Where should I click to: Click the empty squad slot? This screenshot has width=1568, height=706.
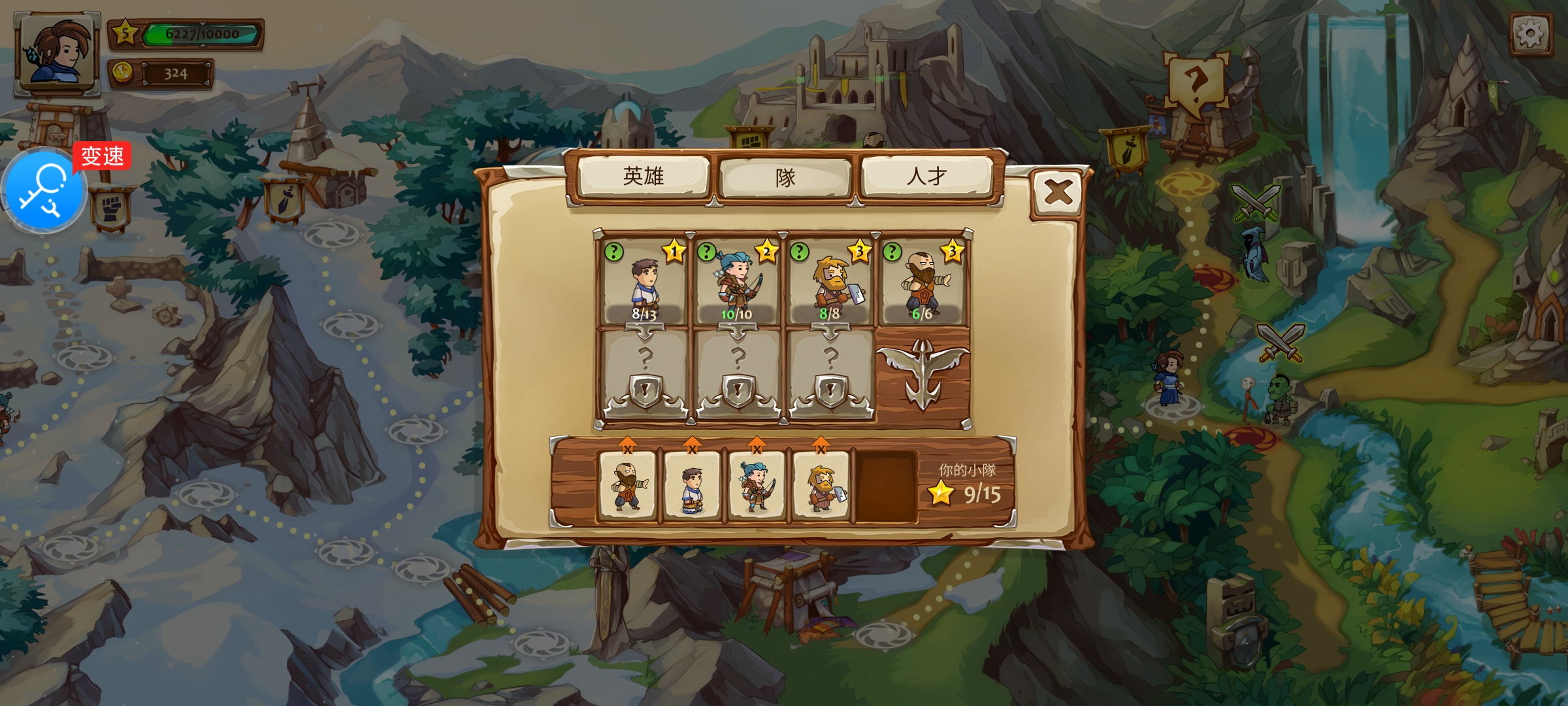click(x=886, y=487)
